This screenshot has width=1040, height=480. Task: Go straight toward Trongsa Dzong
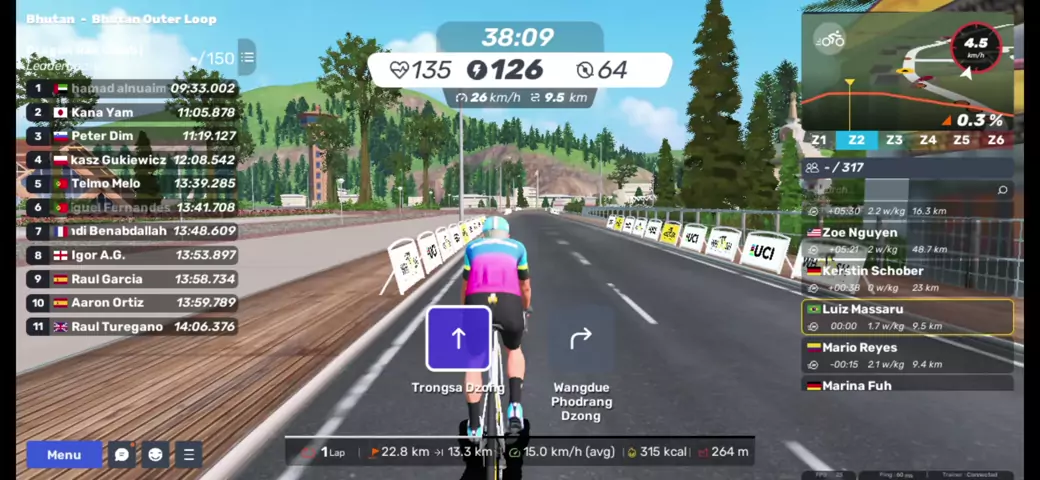[x=458, y=339]
